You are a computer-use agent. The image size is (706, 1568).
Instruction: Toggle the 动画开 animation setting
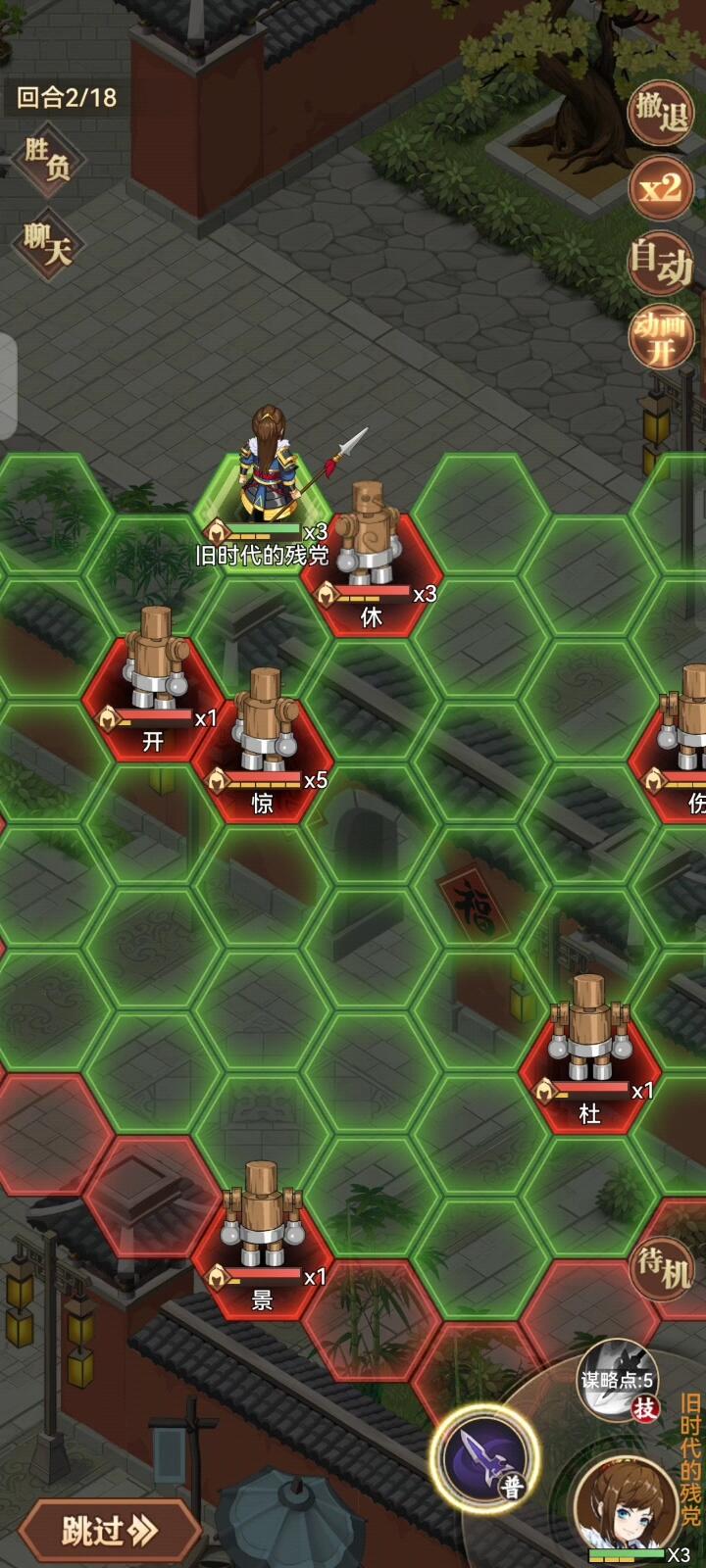pyautogui.click(x=660, y=337)
